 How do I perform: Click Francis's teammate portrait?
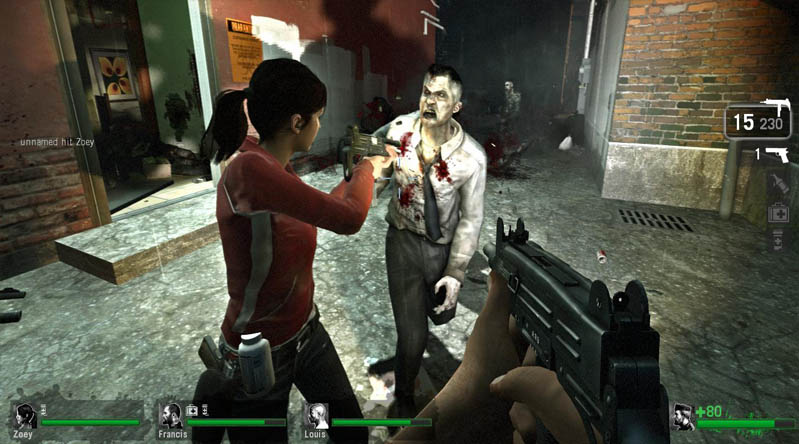click(171, 415)
